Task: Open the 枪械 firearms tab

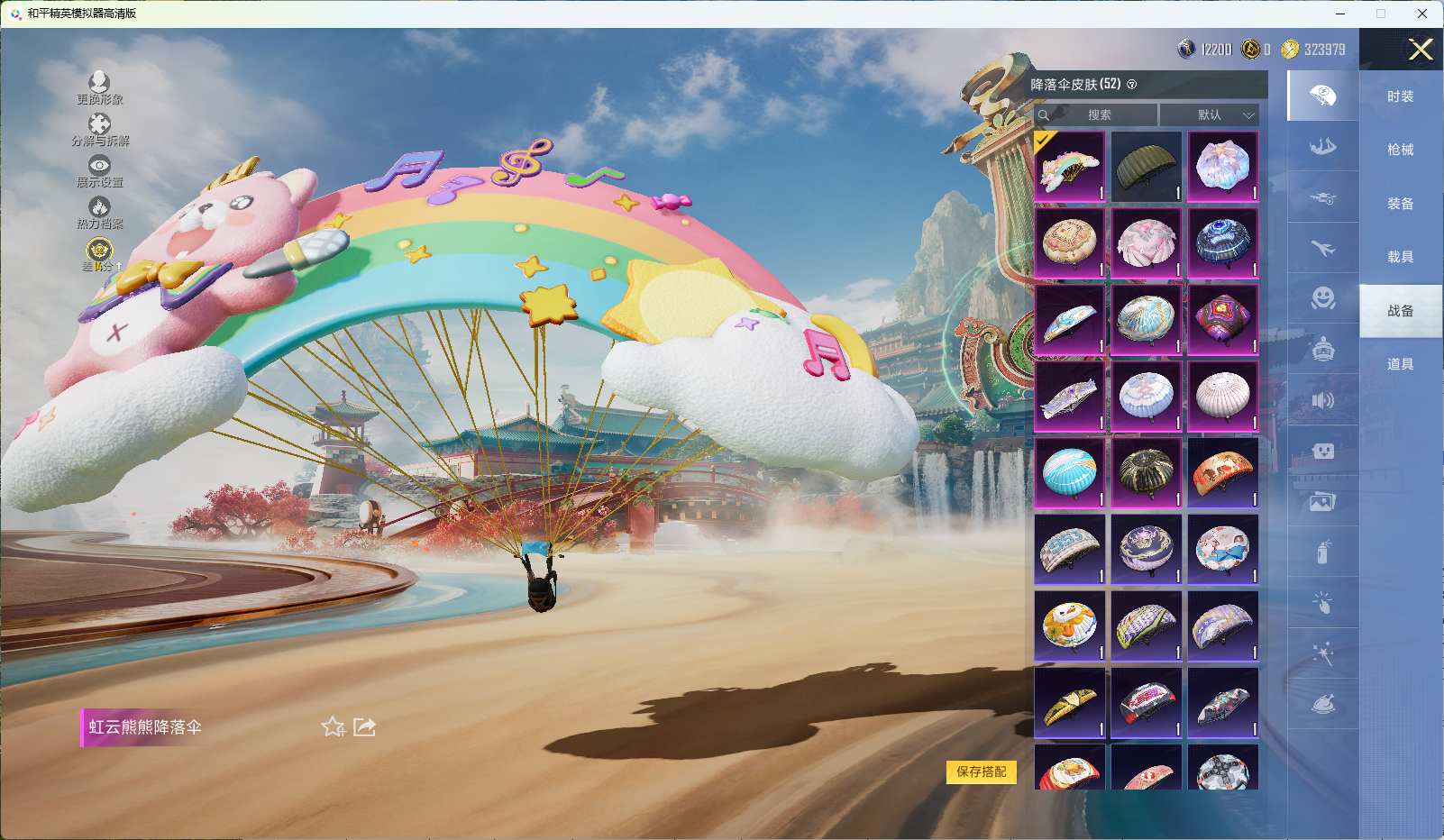Action: (x=1400, y=150)
